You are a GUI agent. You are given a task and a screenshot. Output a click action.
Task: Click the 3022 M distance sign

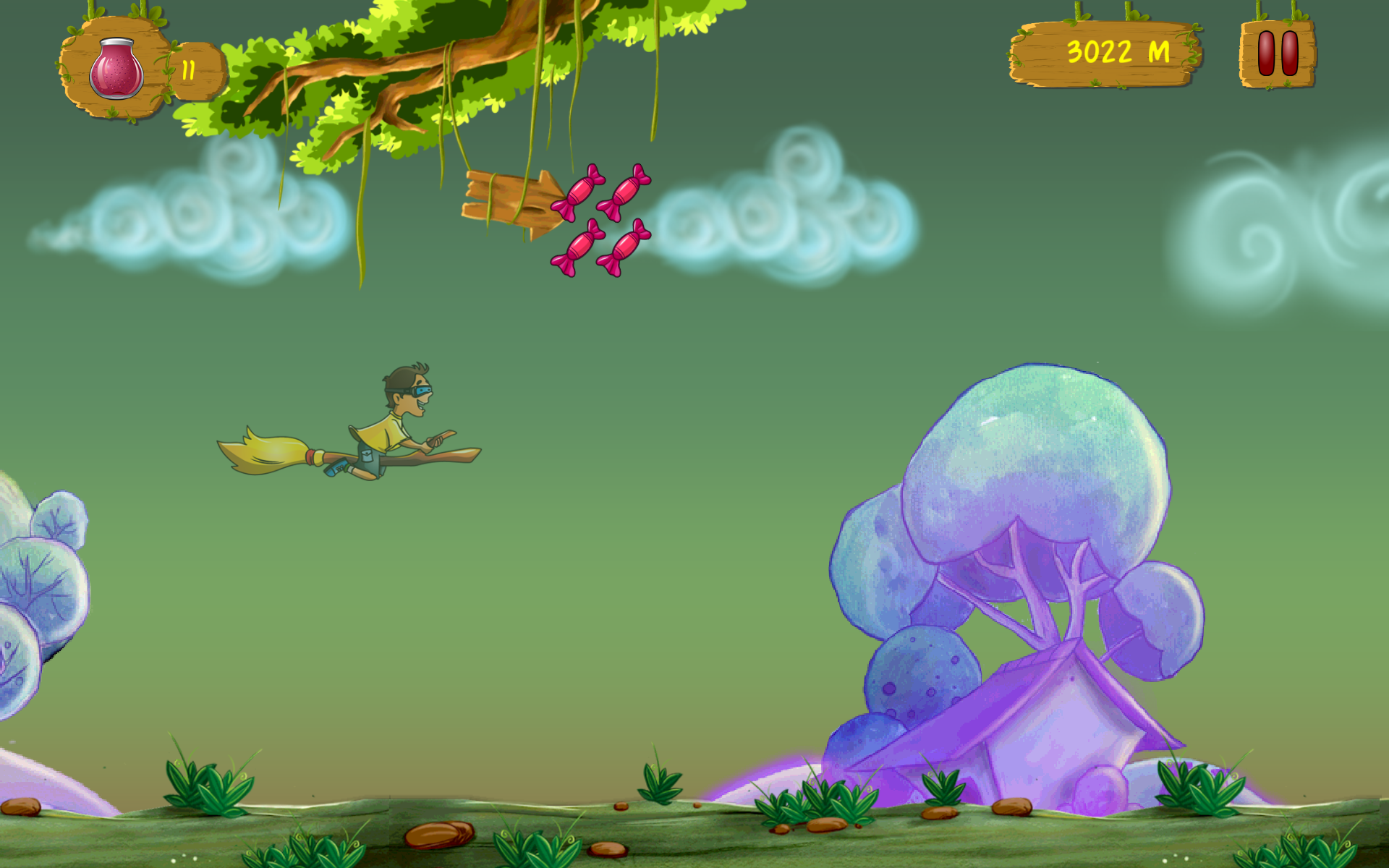point(1103,52)
